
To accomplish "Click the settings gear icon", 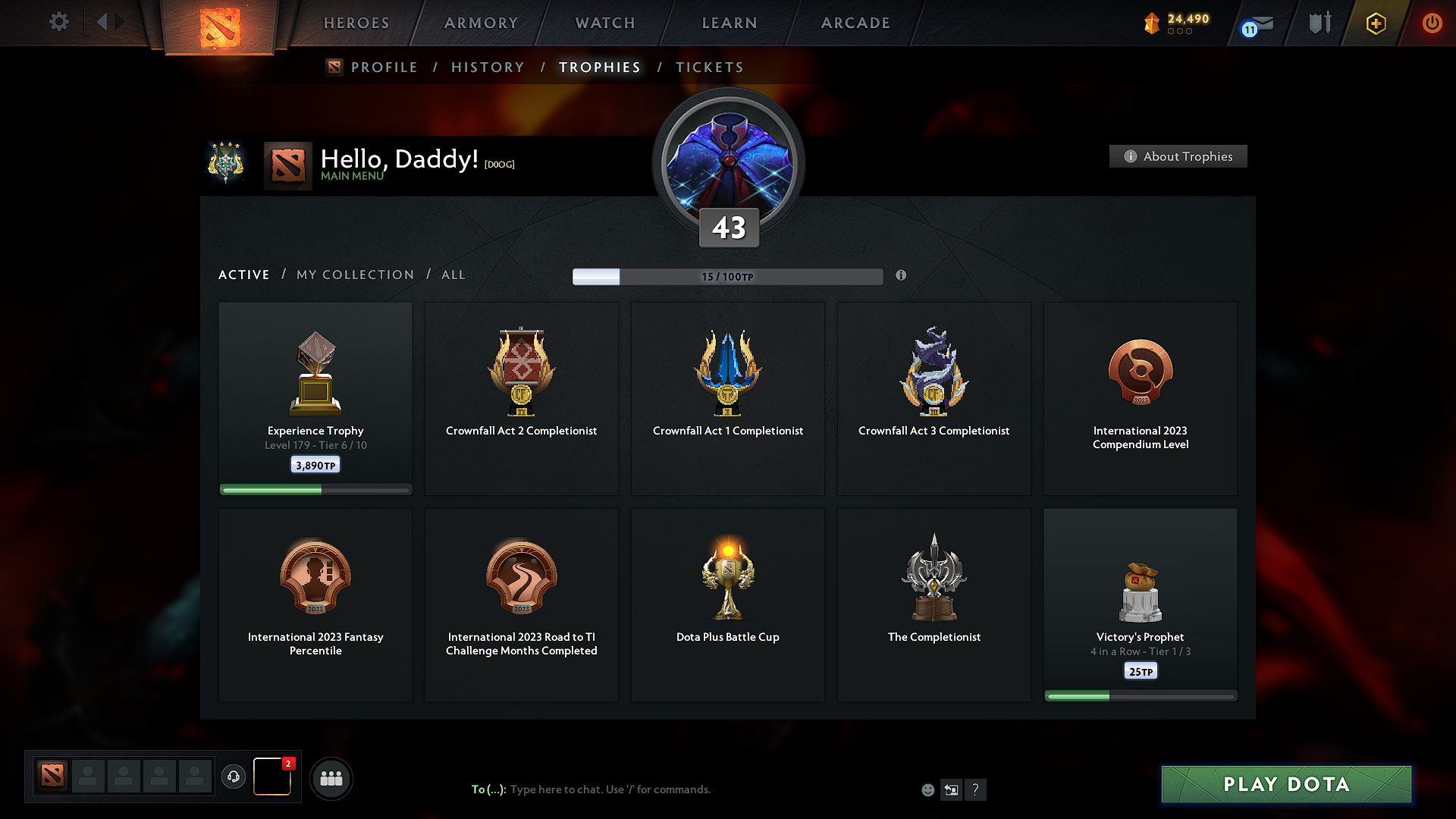I will pyautogui.click(x=58, y=22).
